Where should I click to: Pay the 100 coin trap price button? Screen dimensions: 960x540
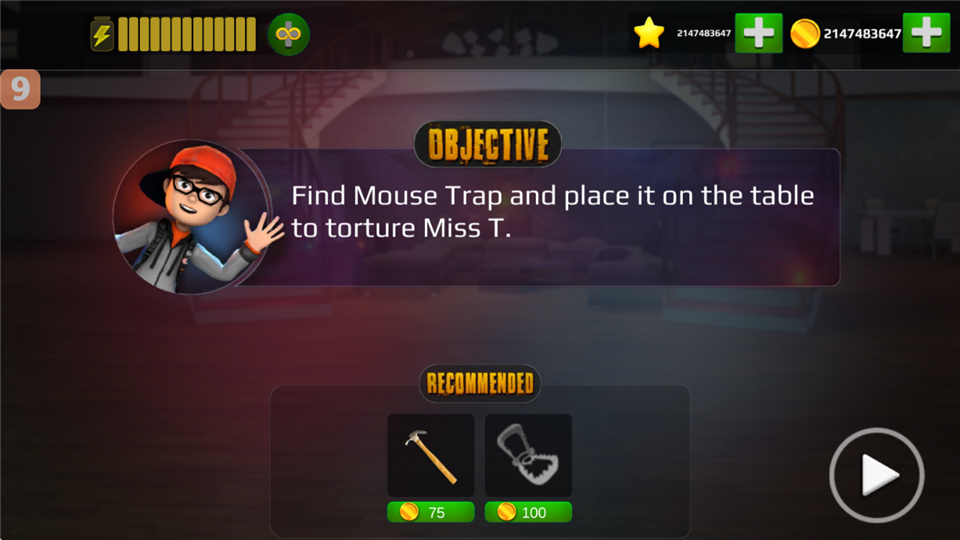528,512
